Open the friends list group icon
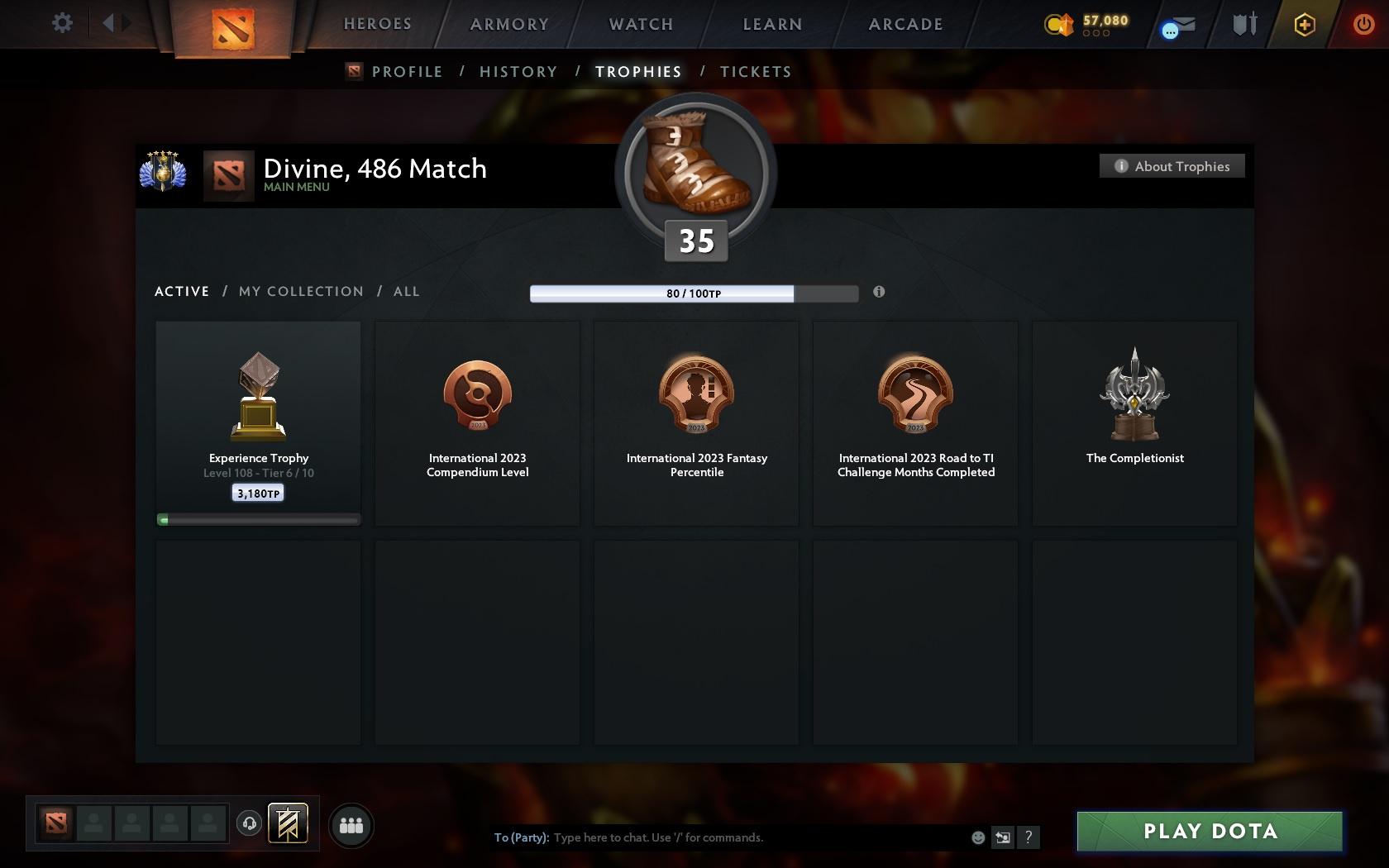1389x868 pixels. (351, 824)
